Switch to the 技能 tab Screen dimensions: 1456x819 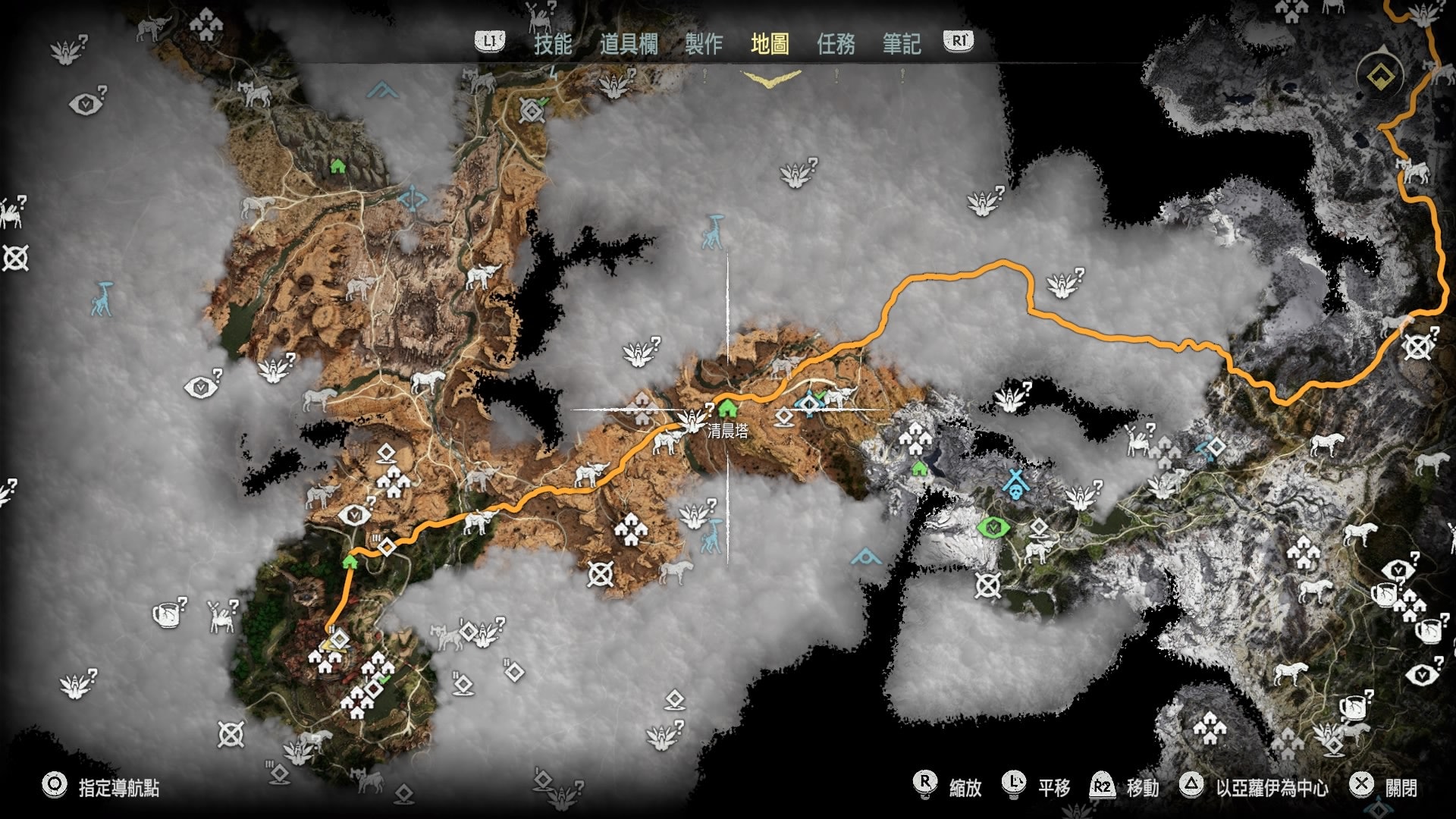coord(553,44)
